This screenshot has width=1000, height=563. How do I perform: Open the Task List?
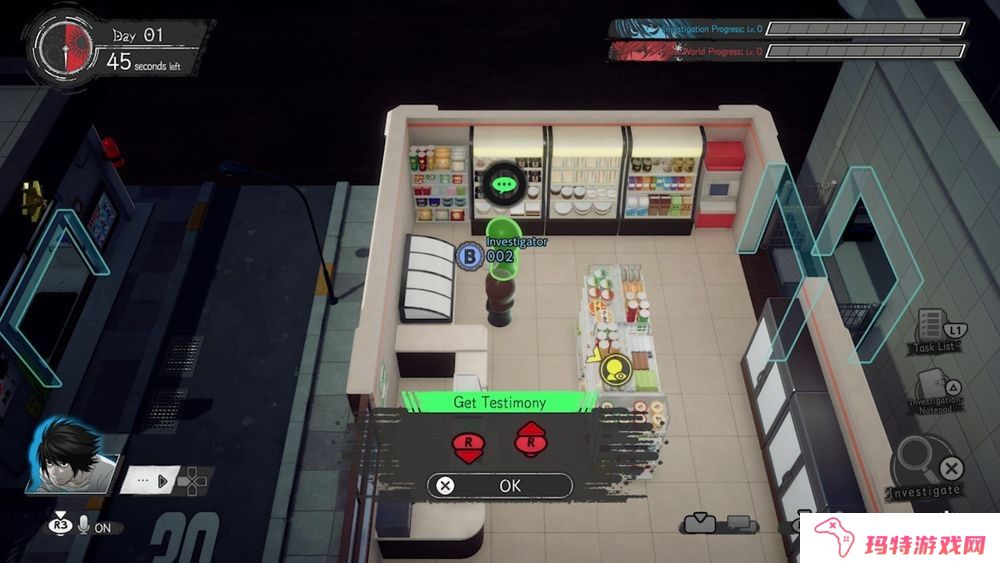tap(936, 330)
